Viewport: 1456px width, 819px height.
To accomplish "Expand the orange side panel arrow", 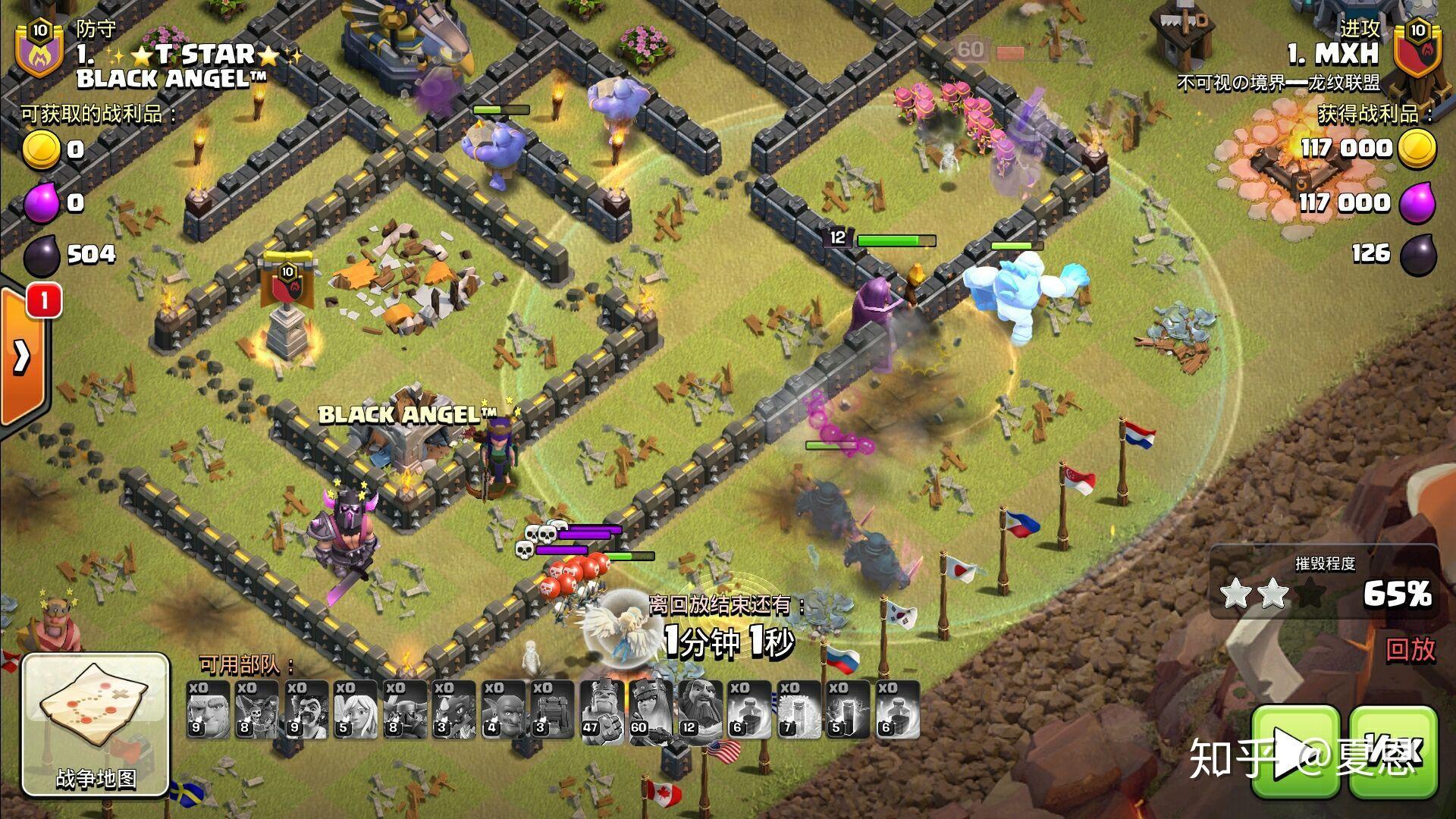I will [23, 356].
